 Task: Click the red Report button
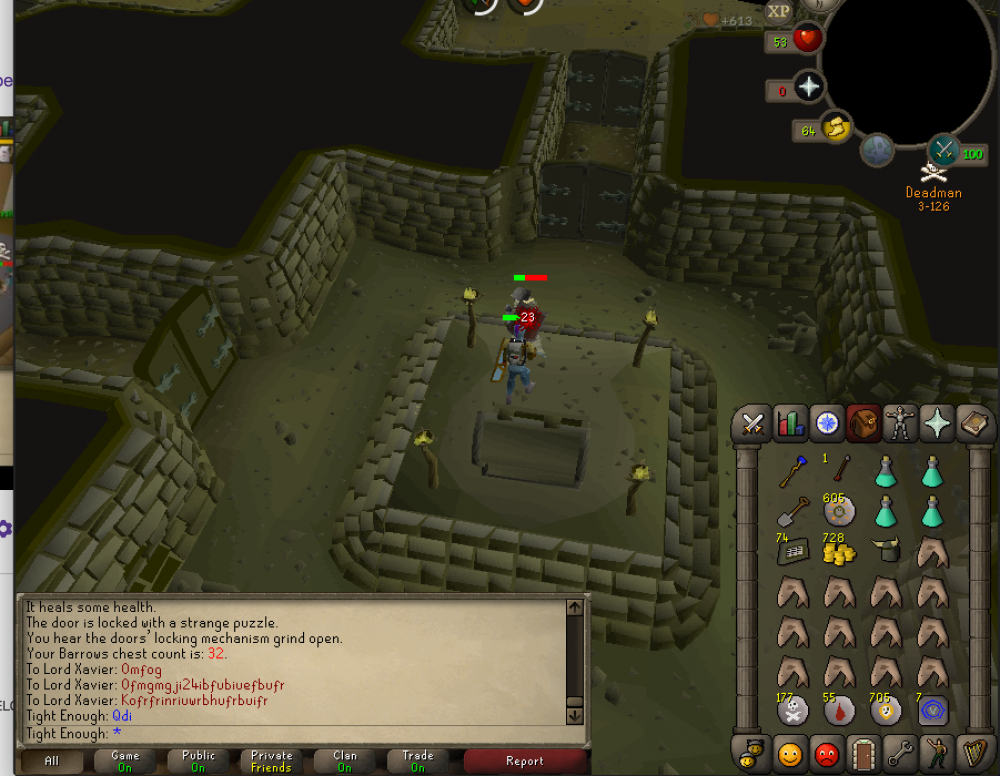(524, 761)
